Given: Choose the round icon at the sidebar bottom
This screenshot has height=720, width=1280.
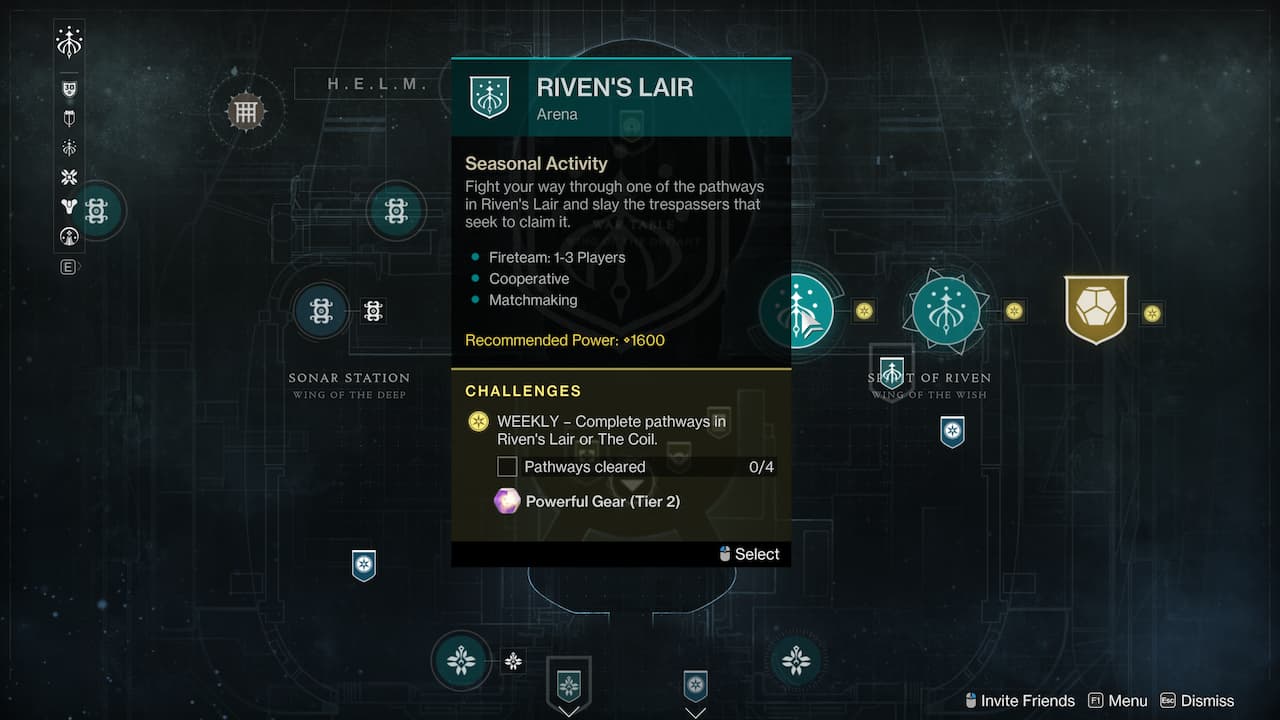Looking at the screenshot, I should tap(69, 236).
